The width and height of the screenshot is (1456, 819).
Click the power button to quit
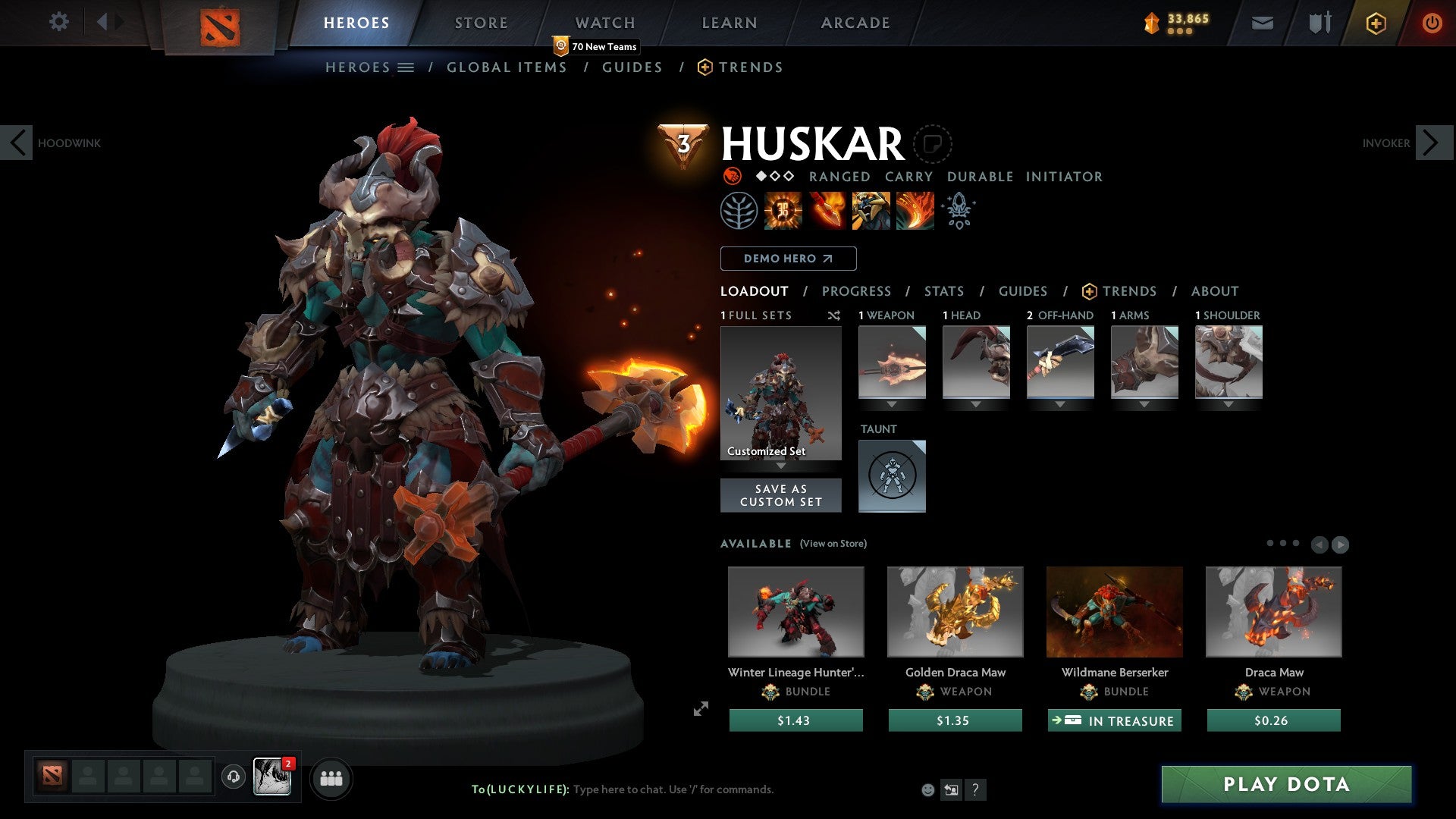(x=1432, y=23)
